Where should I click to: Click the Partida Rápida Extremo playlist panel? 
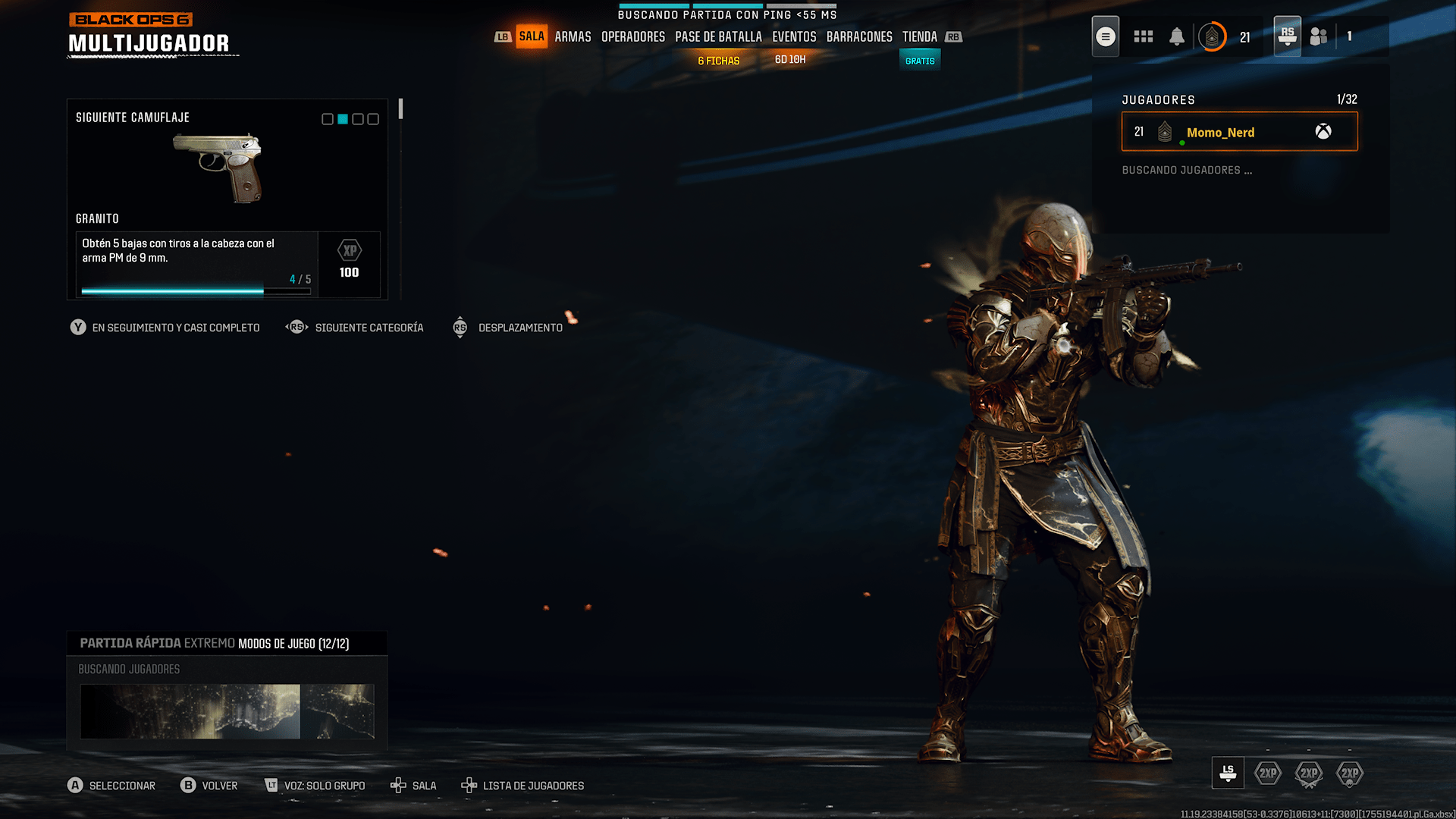point(227,643)
